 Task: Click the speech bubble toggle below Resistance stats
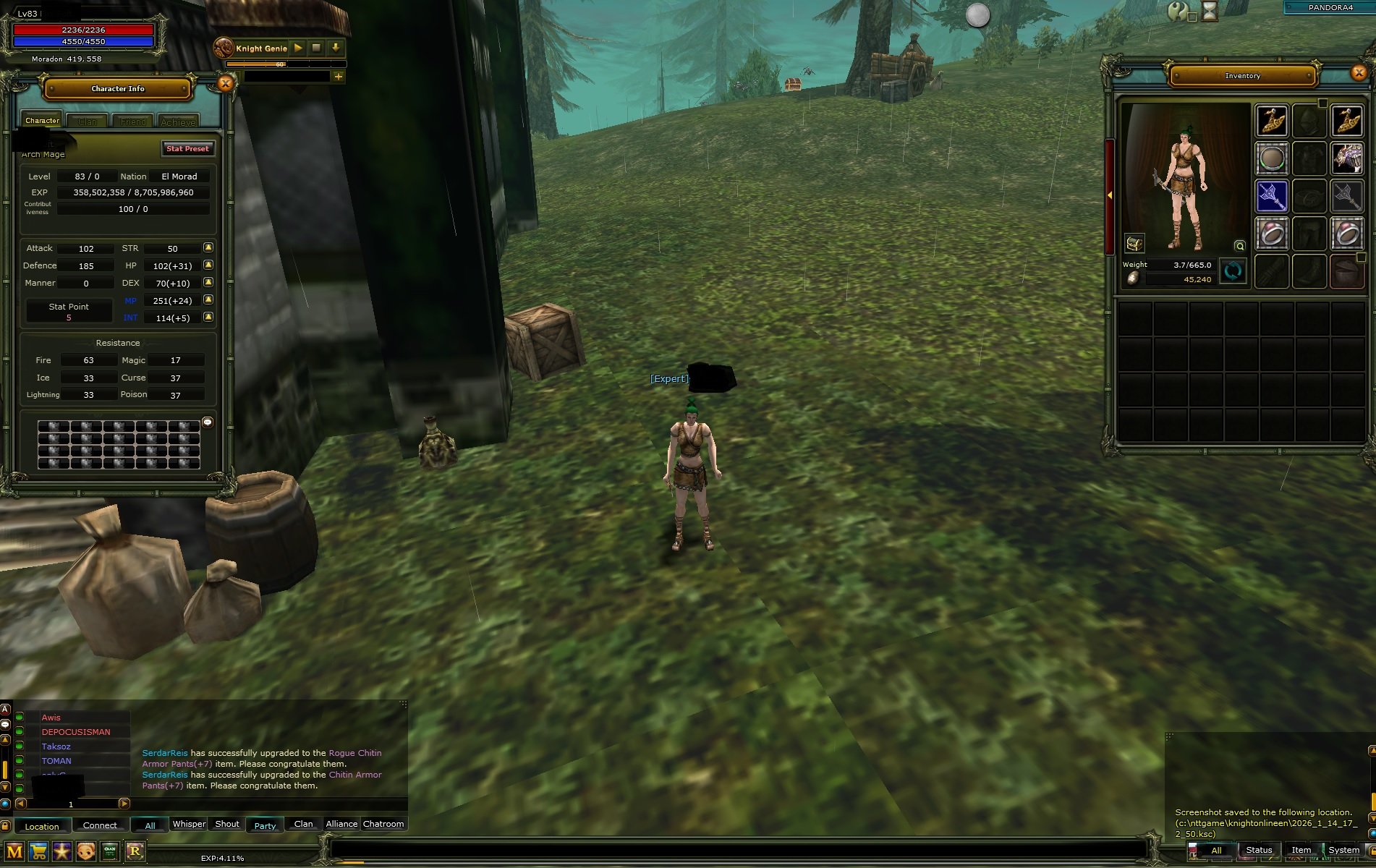209,422
